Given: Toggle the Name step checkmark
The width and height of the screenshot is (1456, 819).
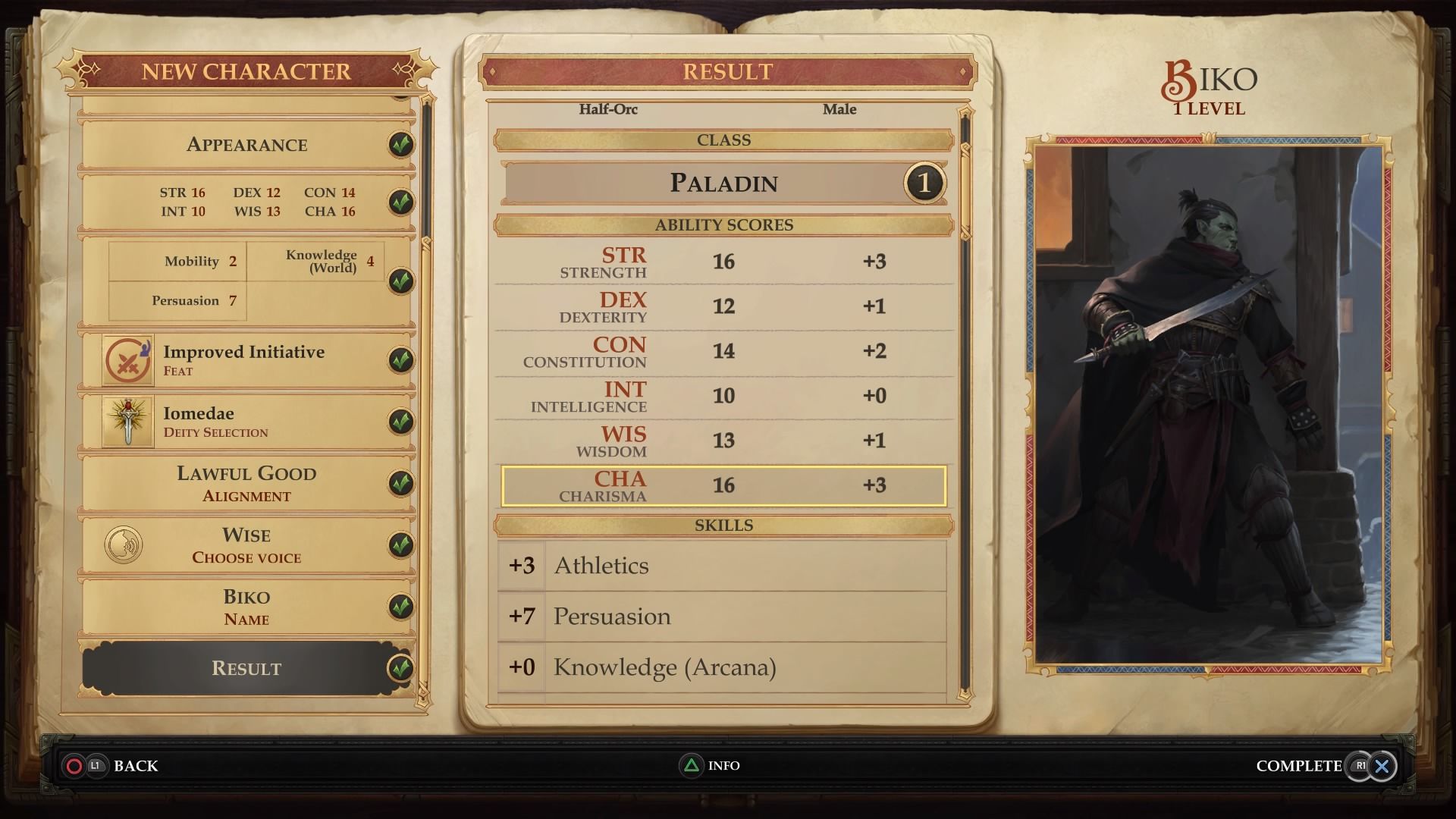Looking at the screenshot, I should point(400,606).
